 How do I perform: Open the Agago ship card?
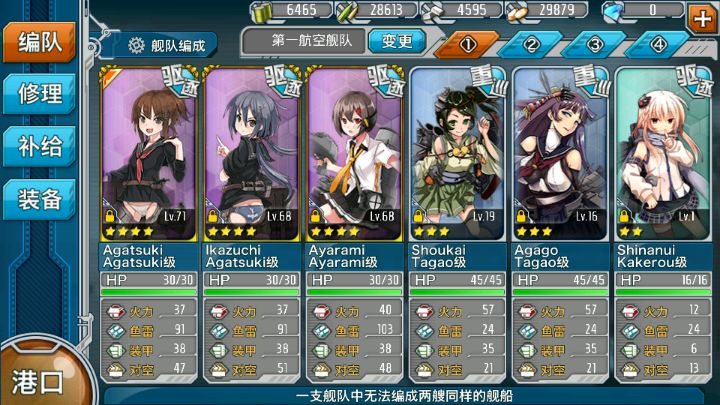[561, 152]
